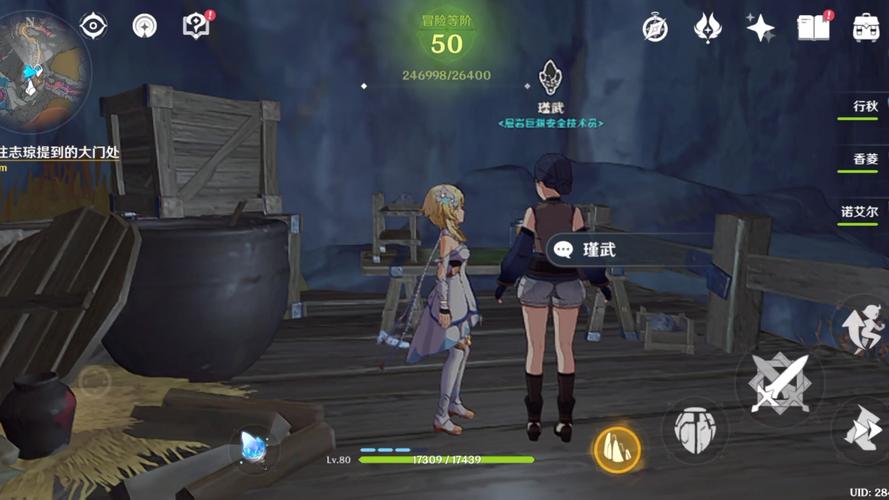The width and height of the screenshot is (889, 500).
Task: Open the quest book with question mark
Action: [x=196, y=26]
